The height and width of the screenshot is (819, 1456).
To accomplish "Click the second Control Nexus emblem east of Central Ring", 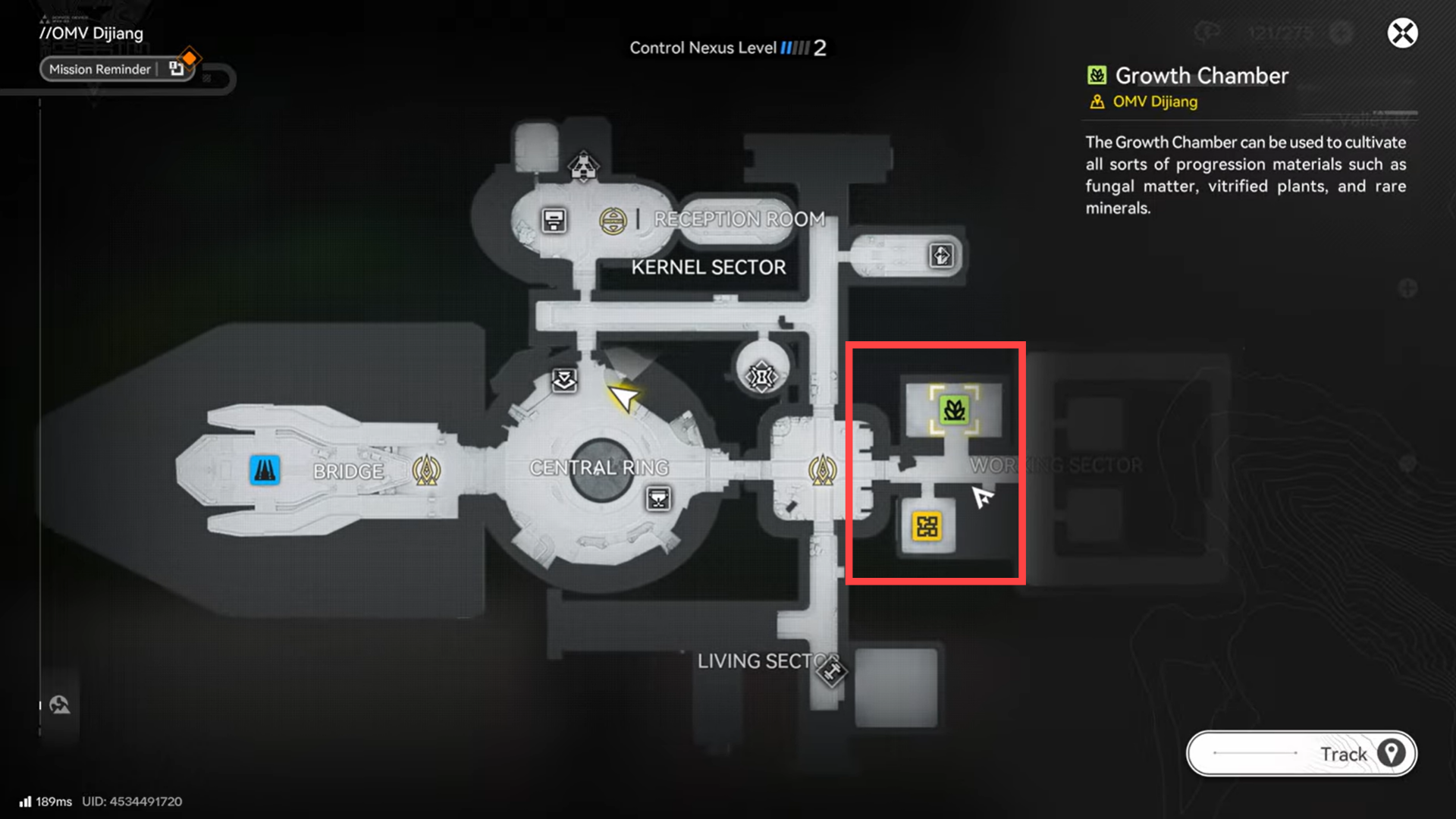I will coord(823,470).
